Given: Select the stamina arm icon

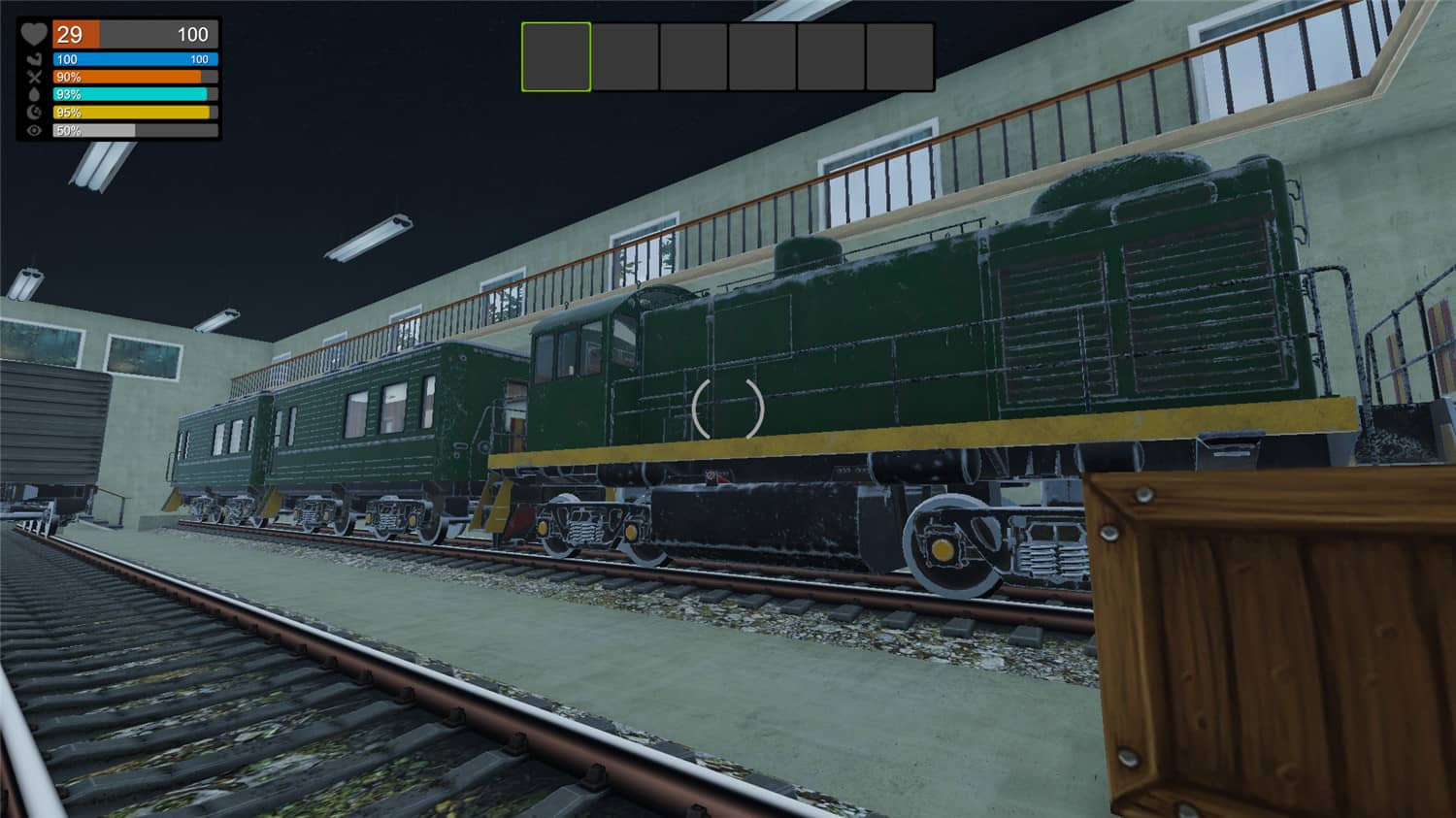Looking at the screenshot, I should [x=34, y=59].
